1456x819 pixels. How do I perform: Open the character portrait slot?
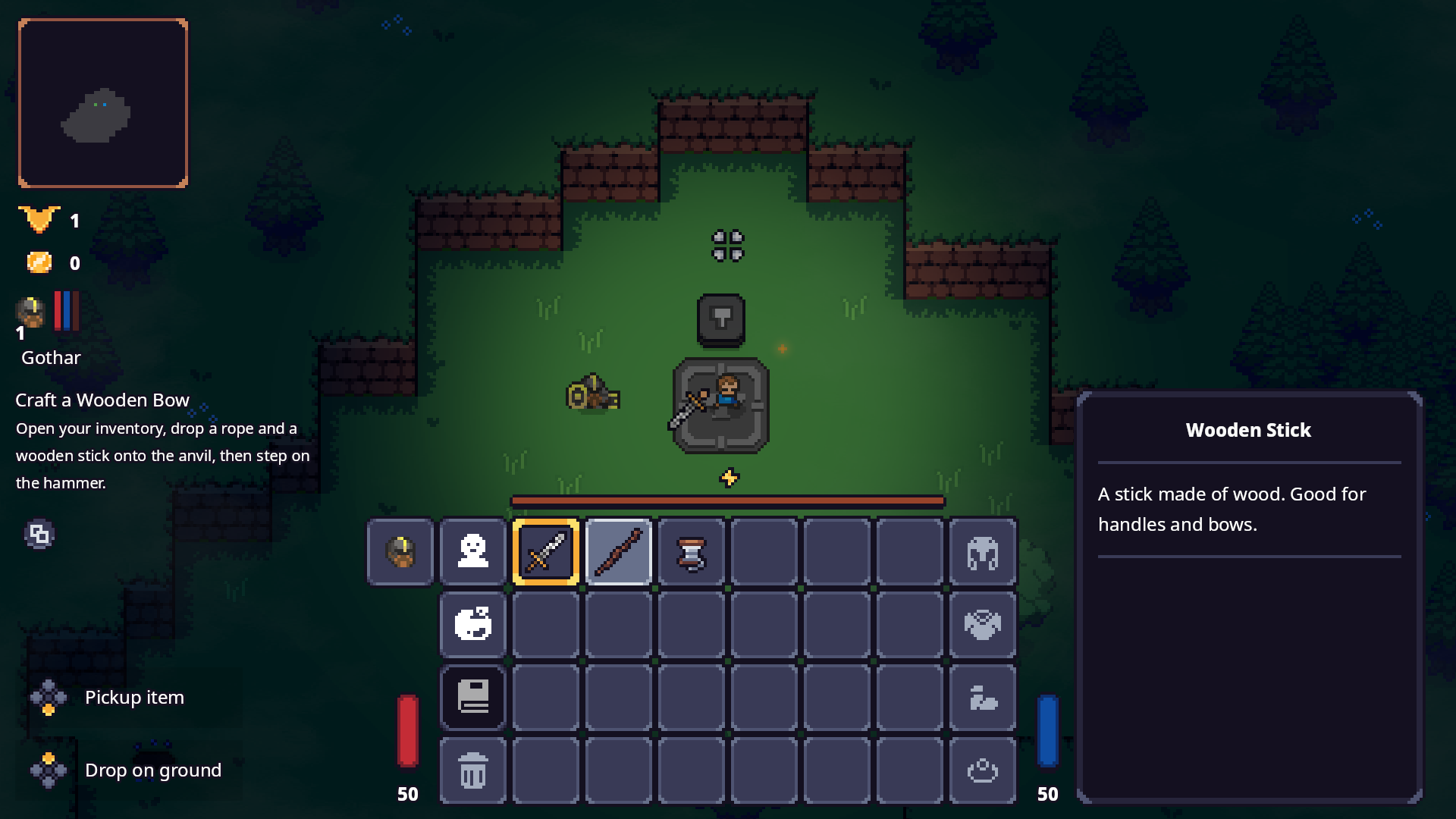click(x=400, y=551)
